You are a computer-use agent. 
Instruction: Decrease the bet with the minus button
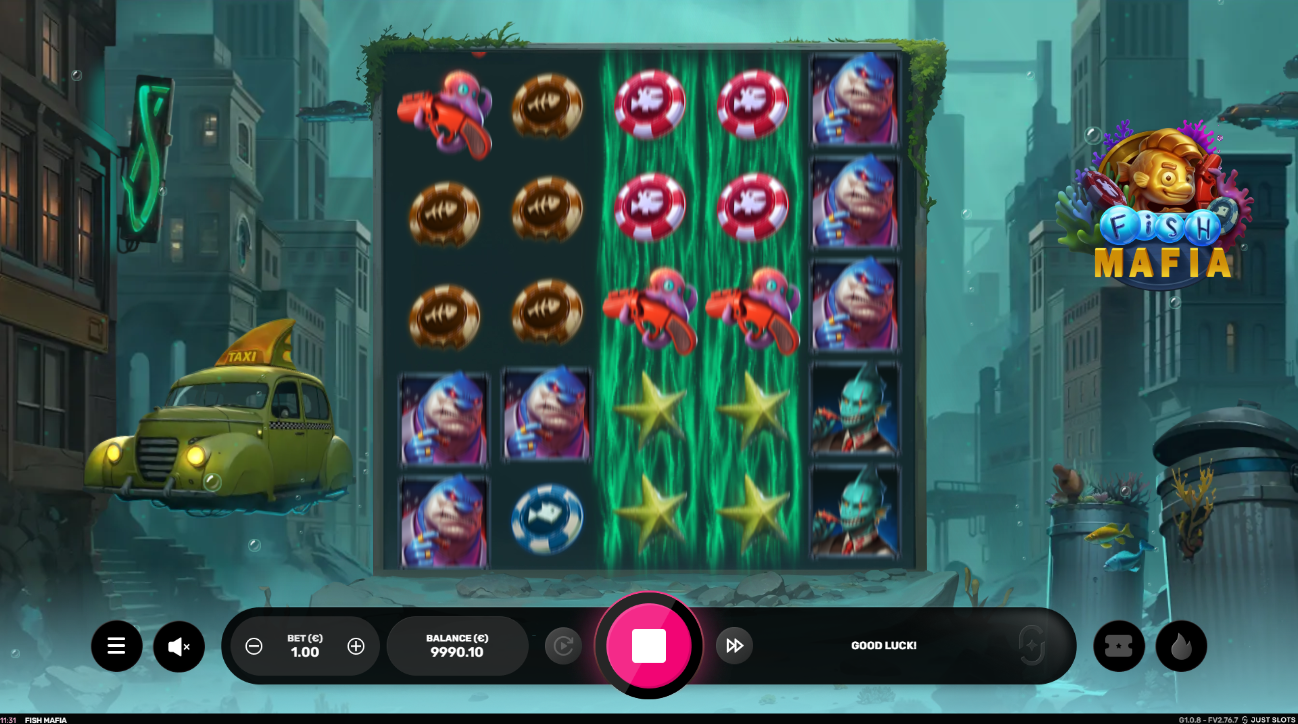(254, 646)
